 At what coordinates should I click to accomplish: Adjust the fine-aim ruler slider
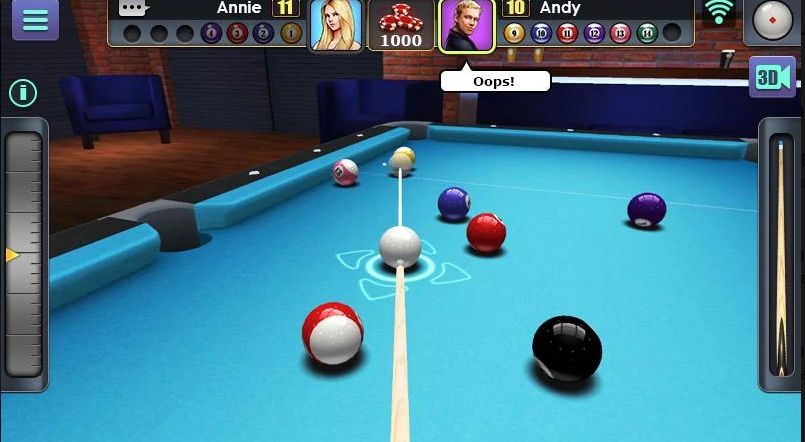[24, 255]
